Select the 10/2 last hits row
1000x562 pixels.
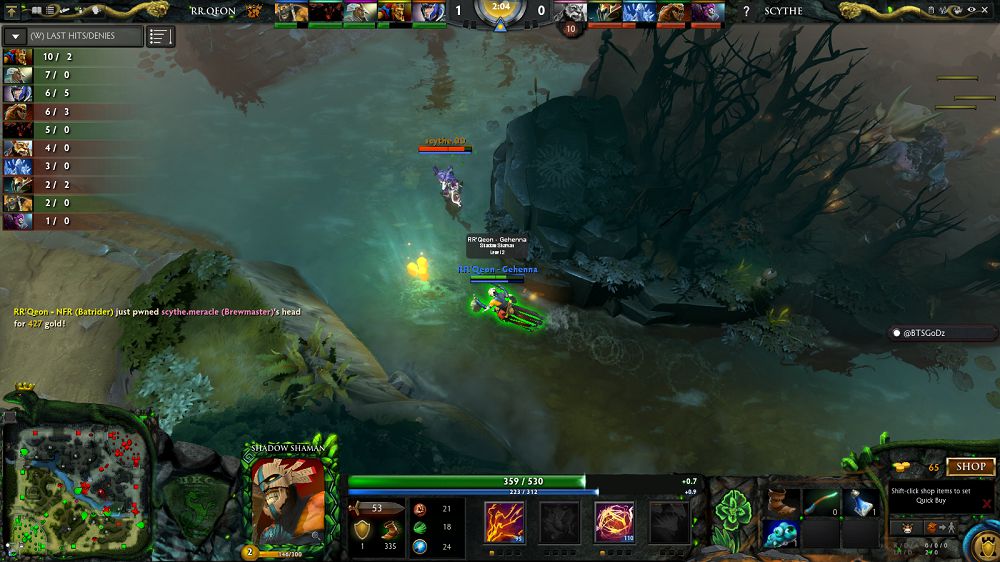click(x=50, y=57)
